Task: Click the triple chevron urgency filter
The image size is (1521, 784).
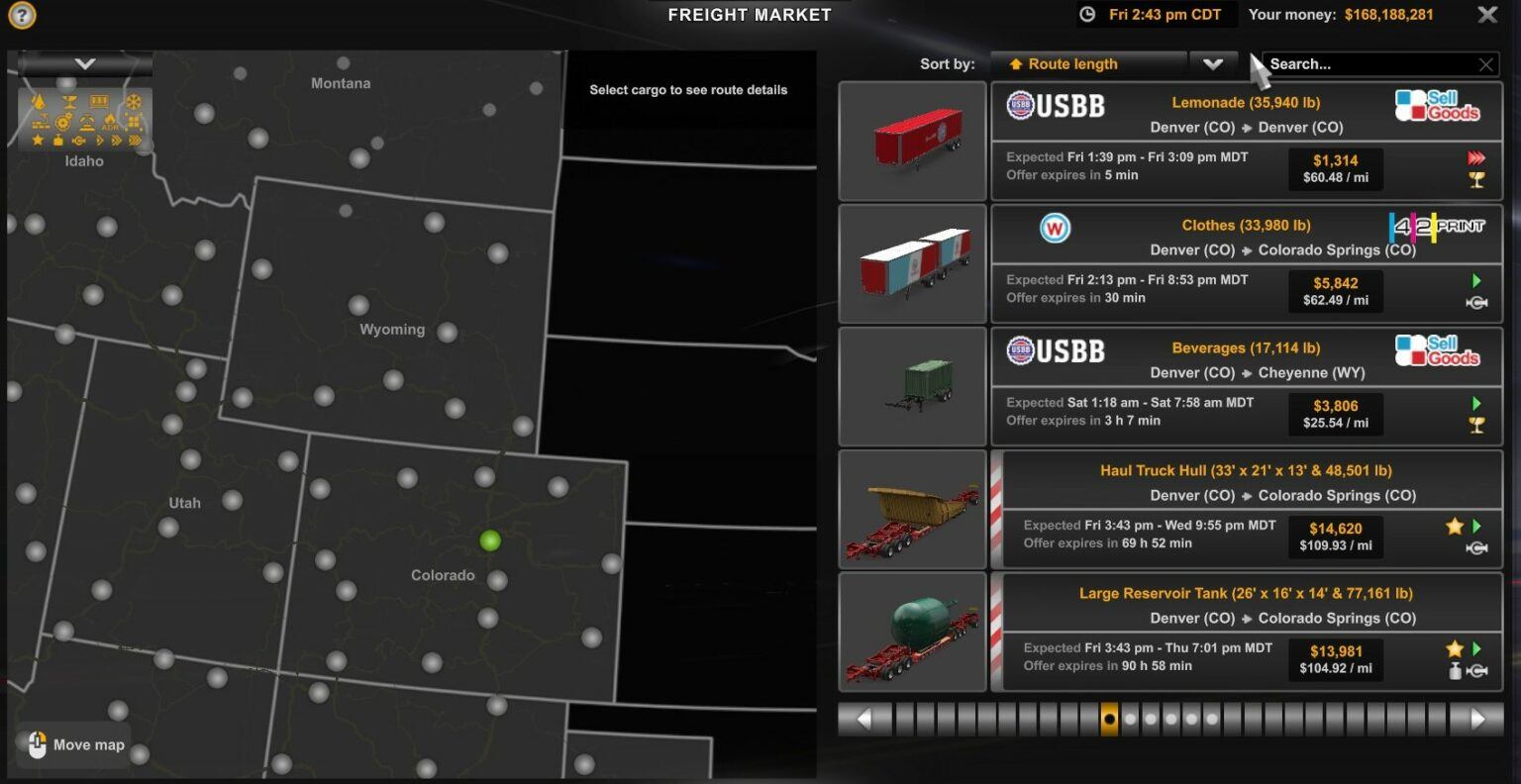Action: pos(135,141)
